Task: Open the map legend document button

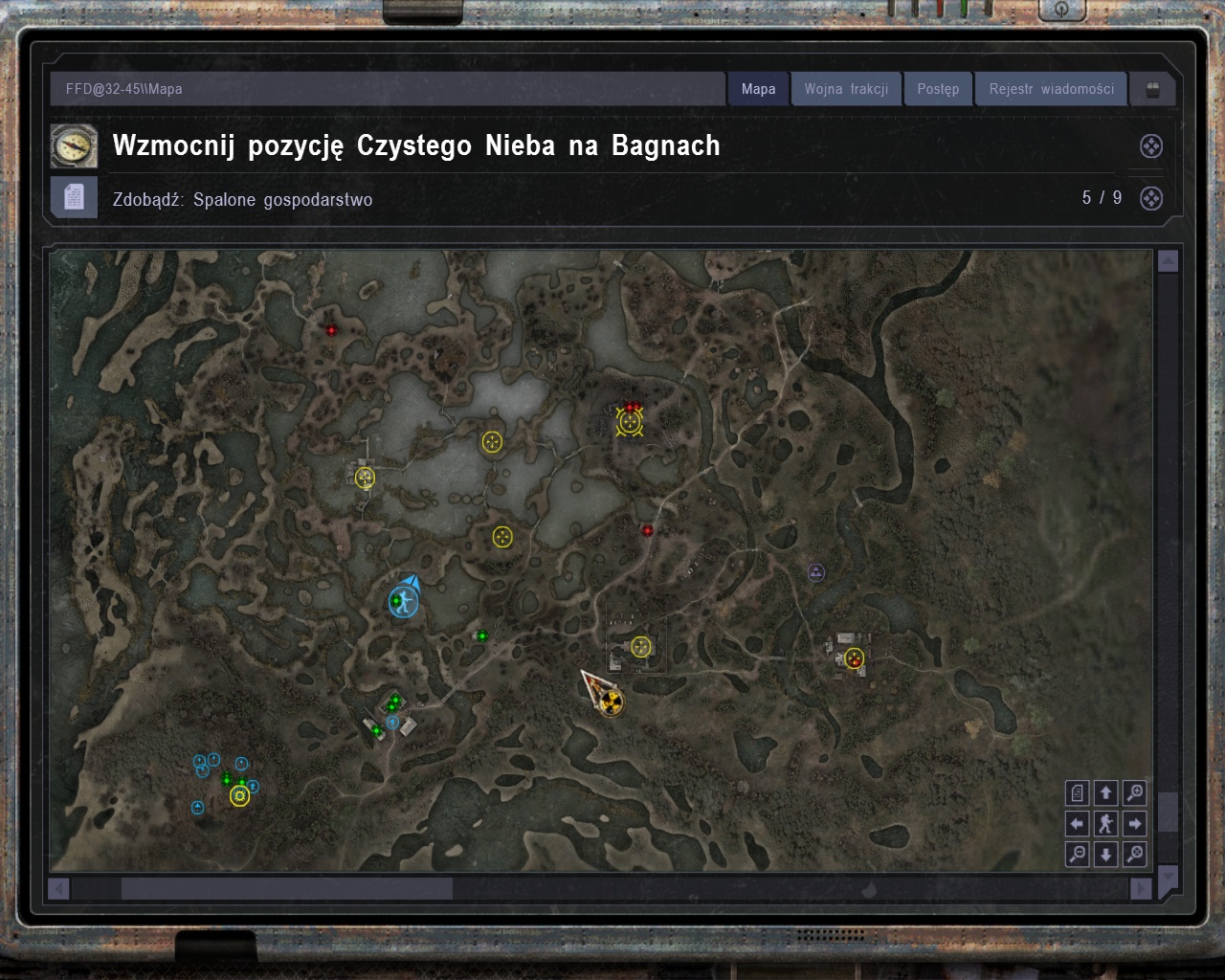Action: point(1078,793)
